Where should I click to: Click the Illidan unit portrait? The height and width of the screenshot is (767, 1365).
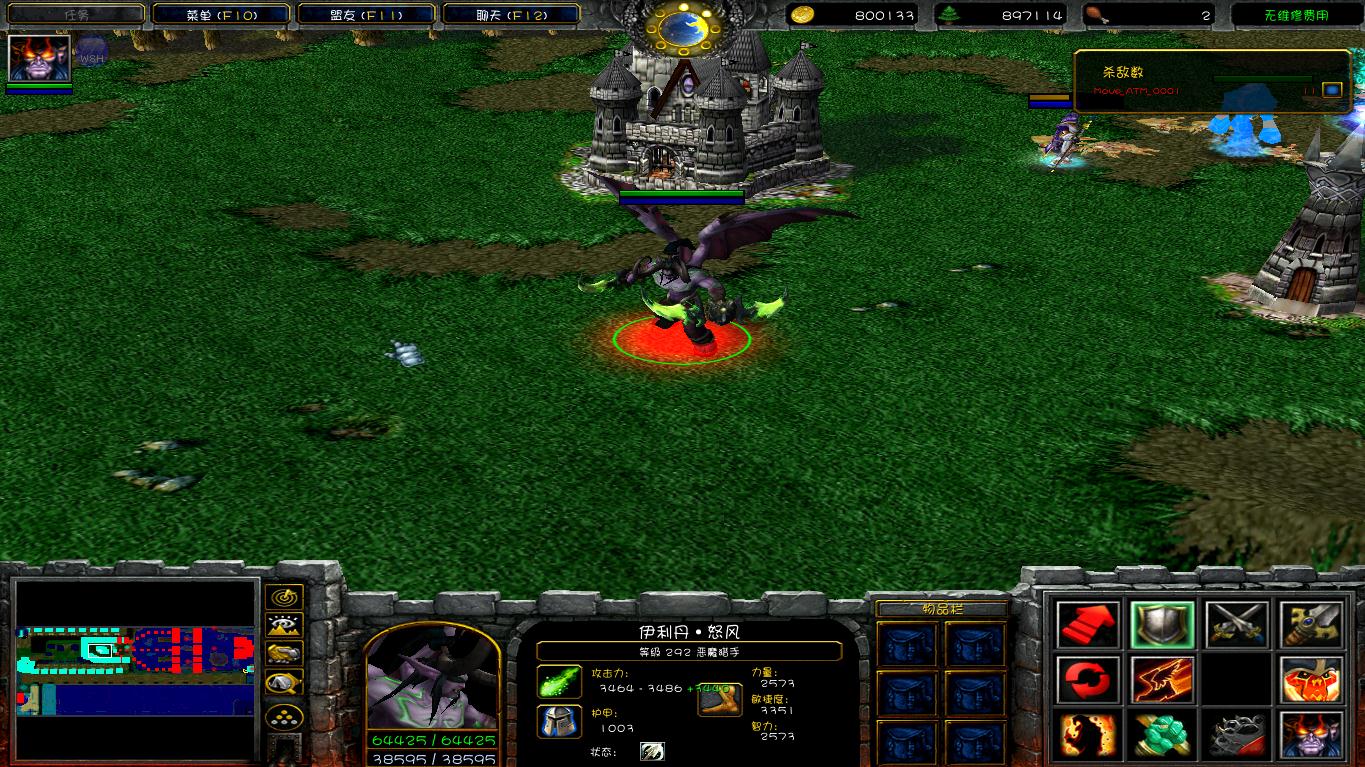pos(431,680)
